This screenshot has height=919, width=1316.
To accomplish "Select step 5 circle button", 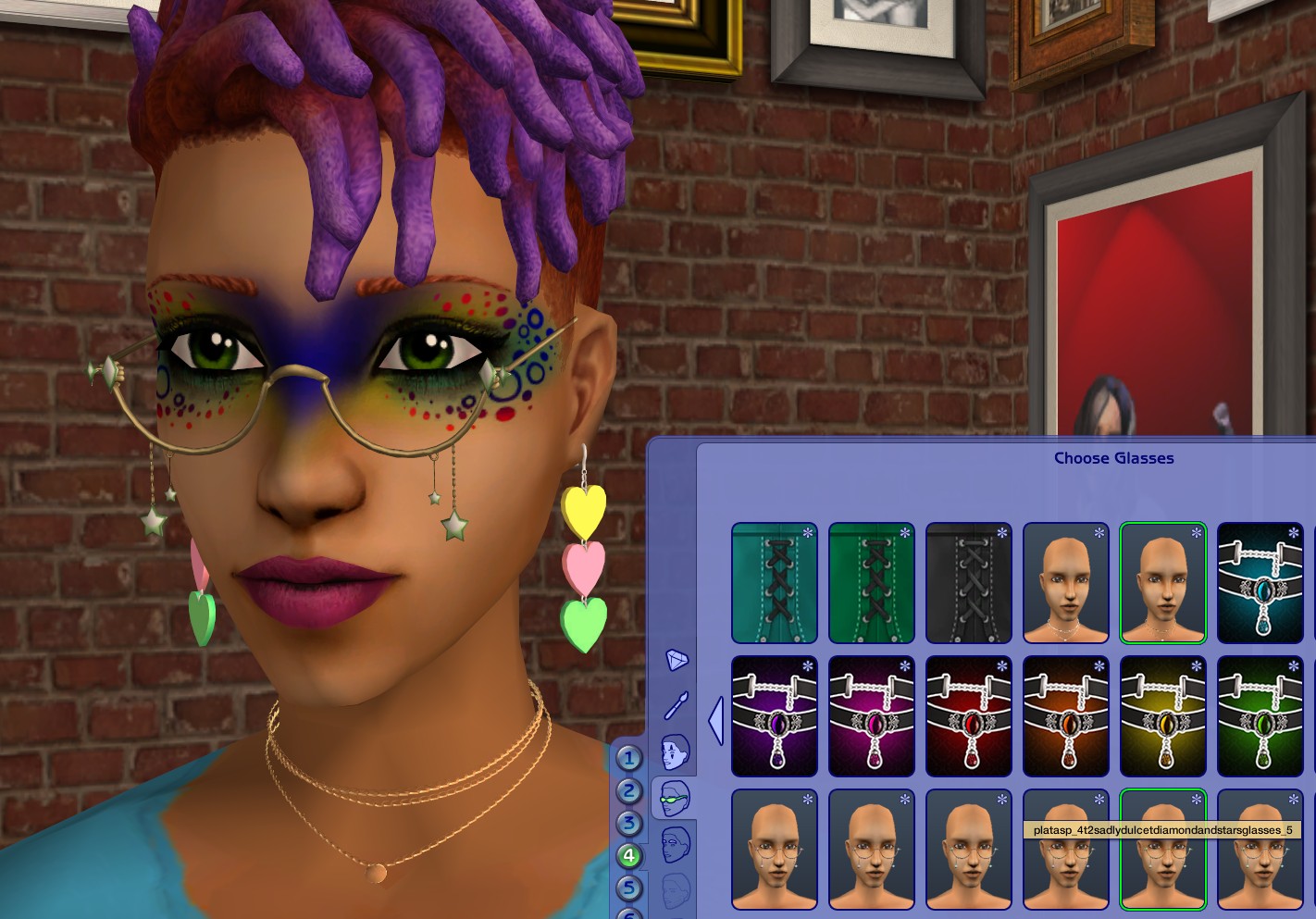I will click(x=629, y=887).
